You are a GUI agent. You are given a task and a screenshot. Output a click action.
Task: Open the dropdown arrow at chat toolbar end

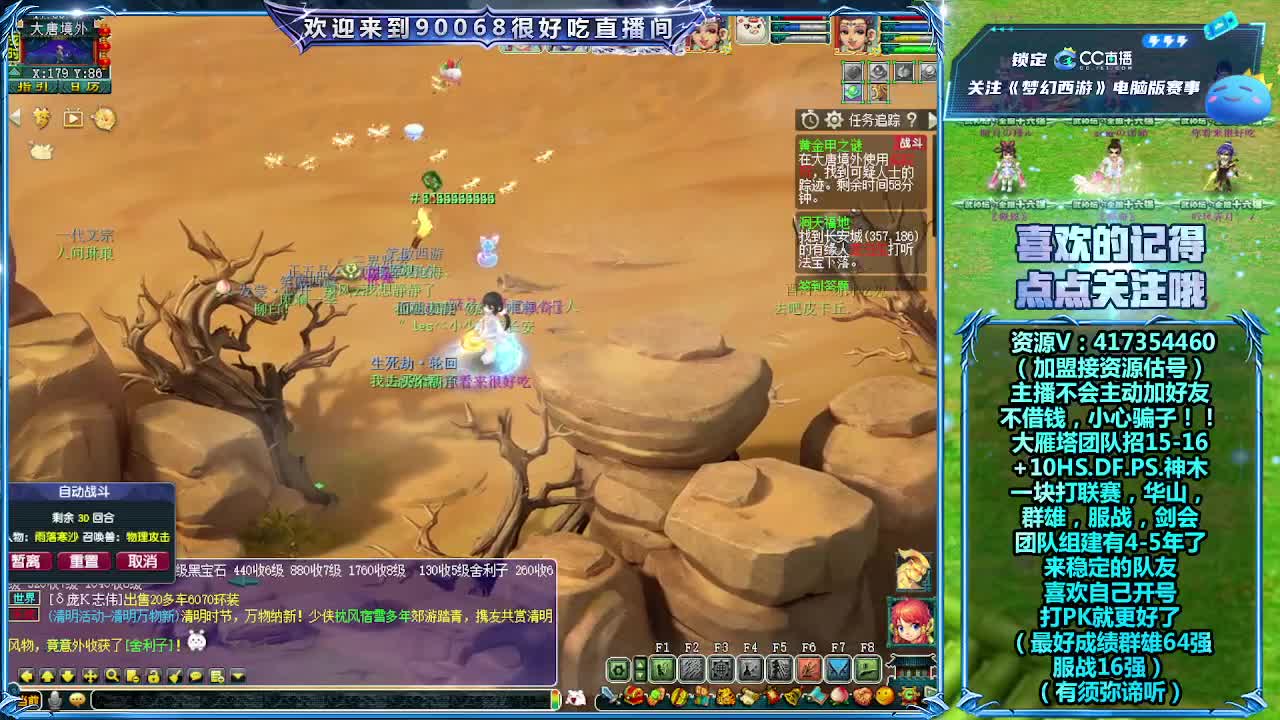click(x=236, y=677)
